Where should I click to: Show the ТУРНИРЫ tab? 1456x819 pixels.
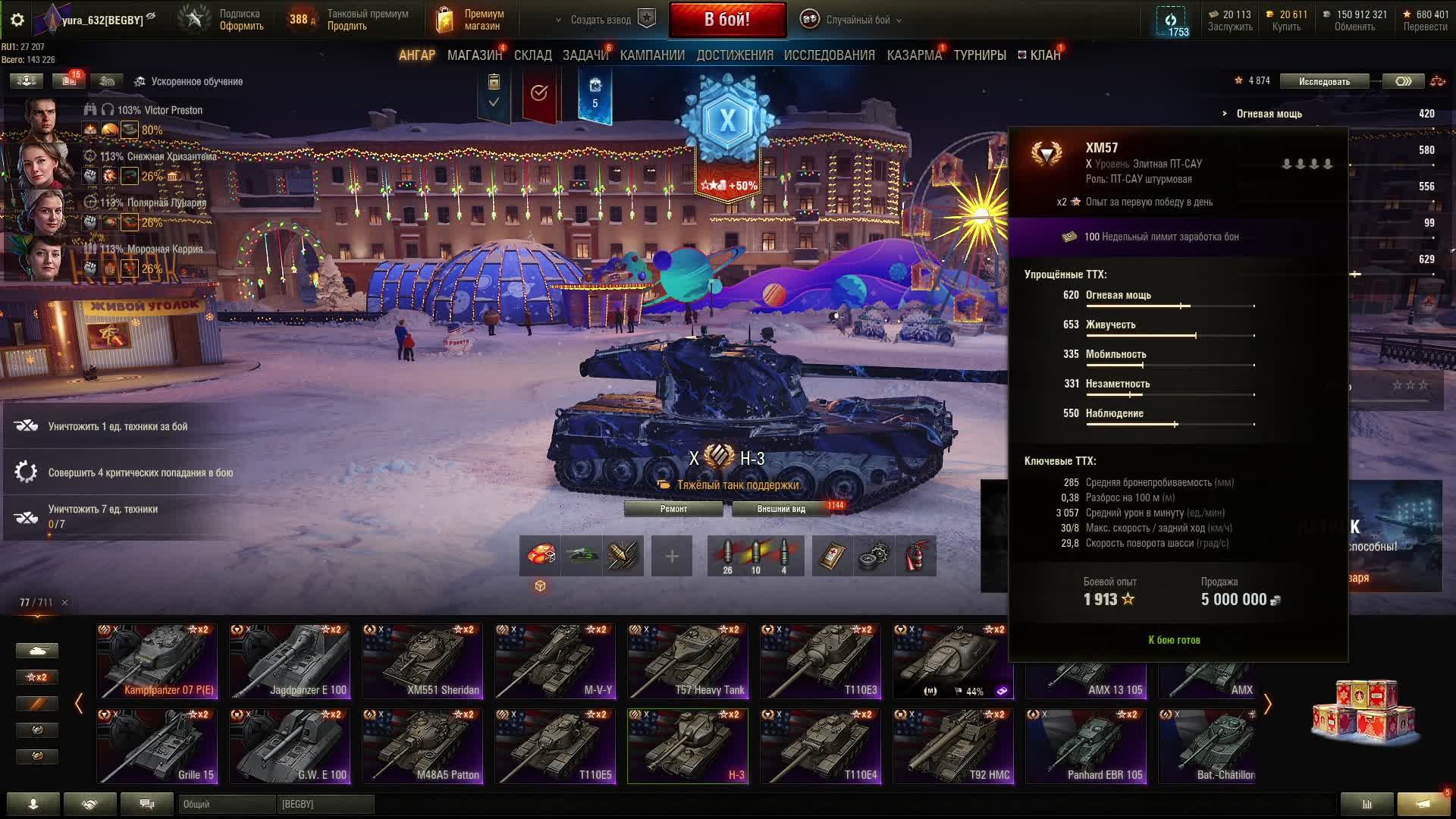click(980, 55)
